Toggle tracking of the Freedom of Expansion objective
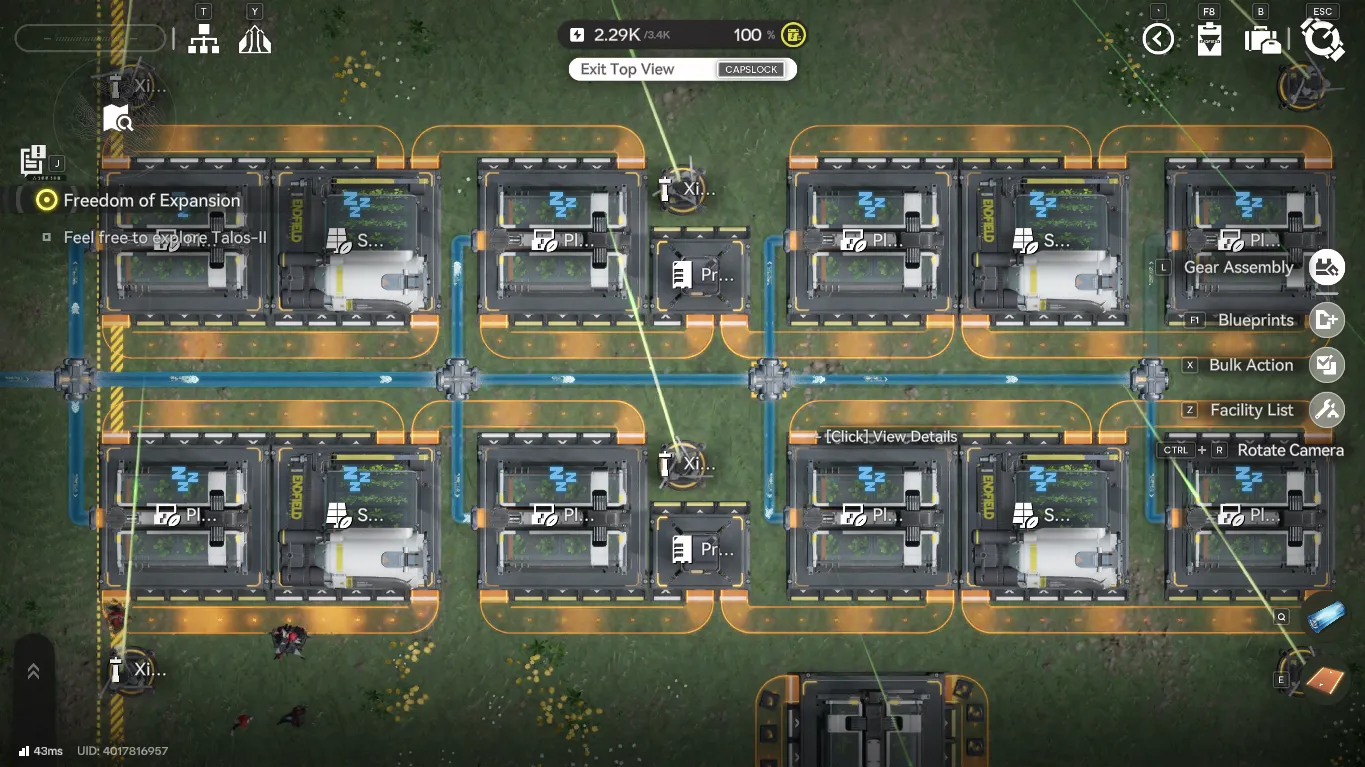This screenshot has height=767, width=1365. click(x=44, y=200)
